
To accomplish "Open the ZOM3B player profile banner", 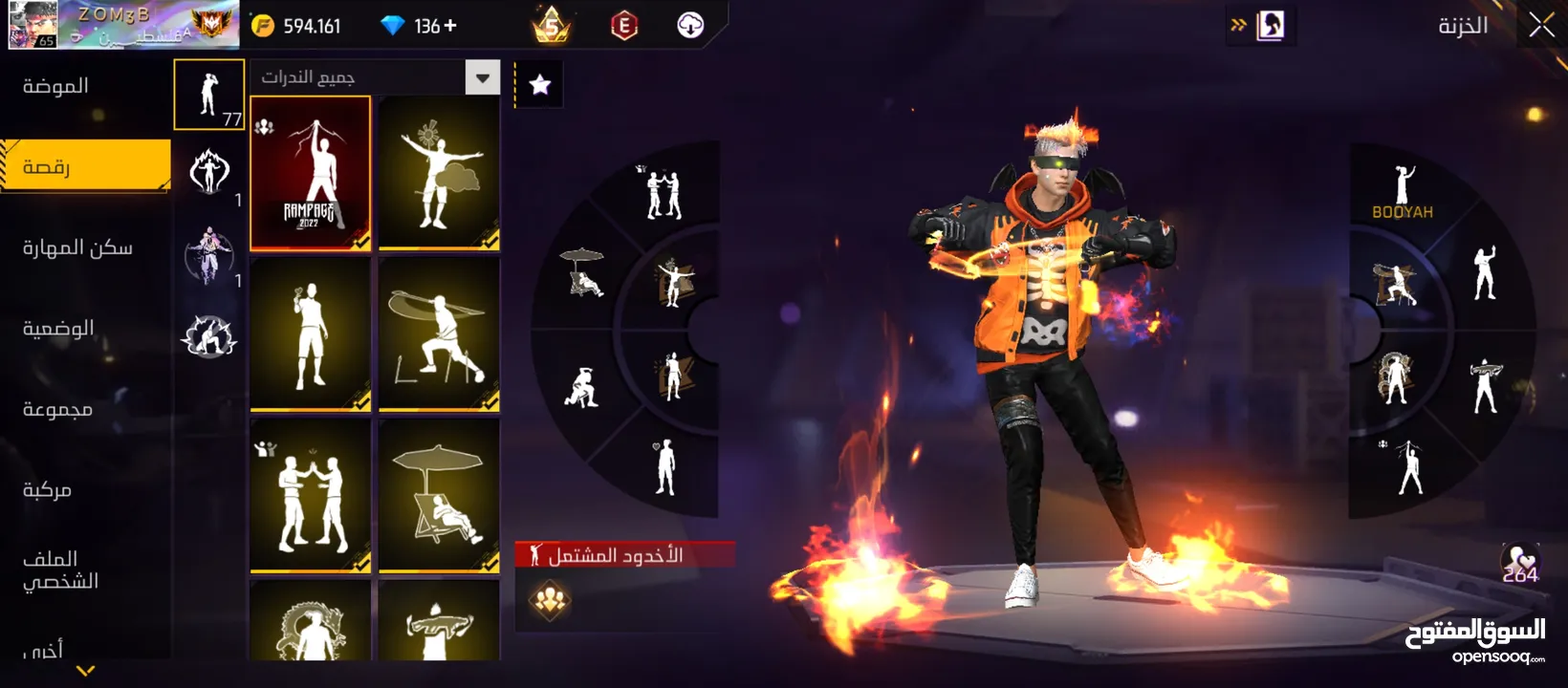I will tap(122, 25).
